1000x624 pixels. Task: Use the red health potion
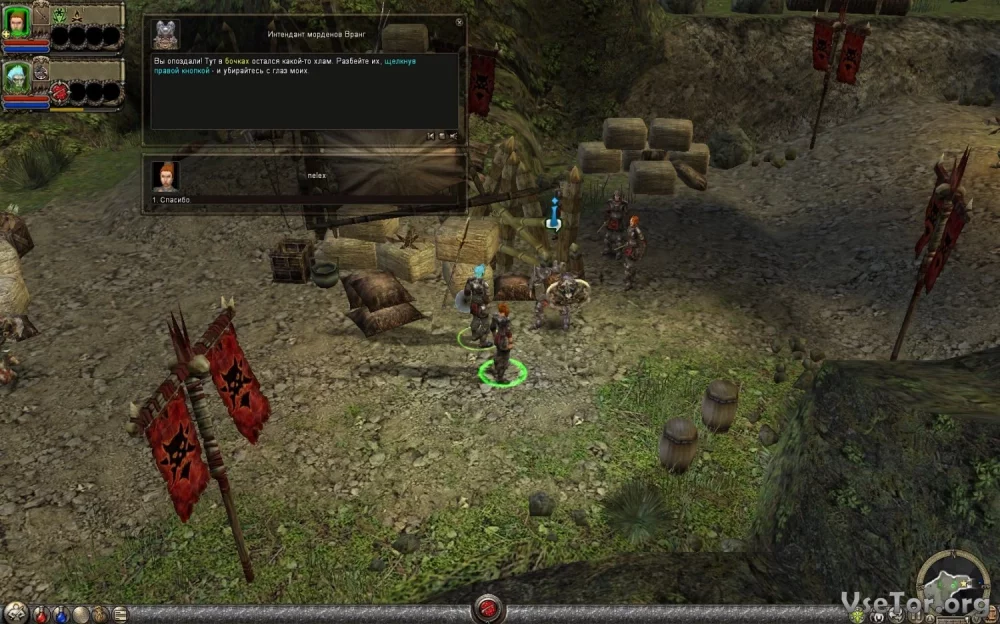point(42,613)
